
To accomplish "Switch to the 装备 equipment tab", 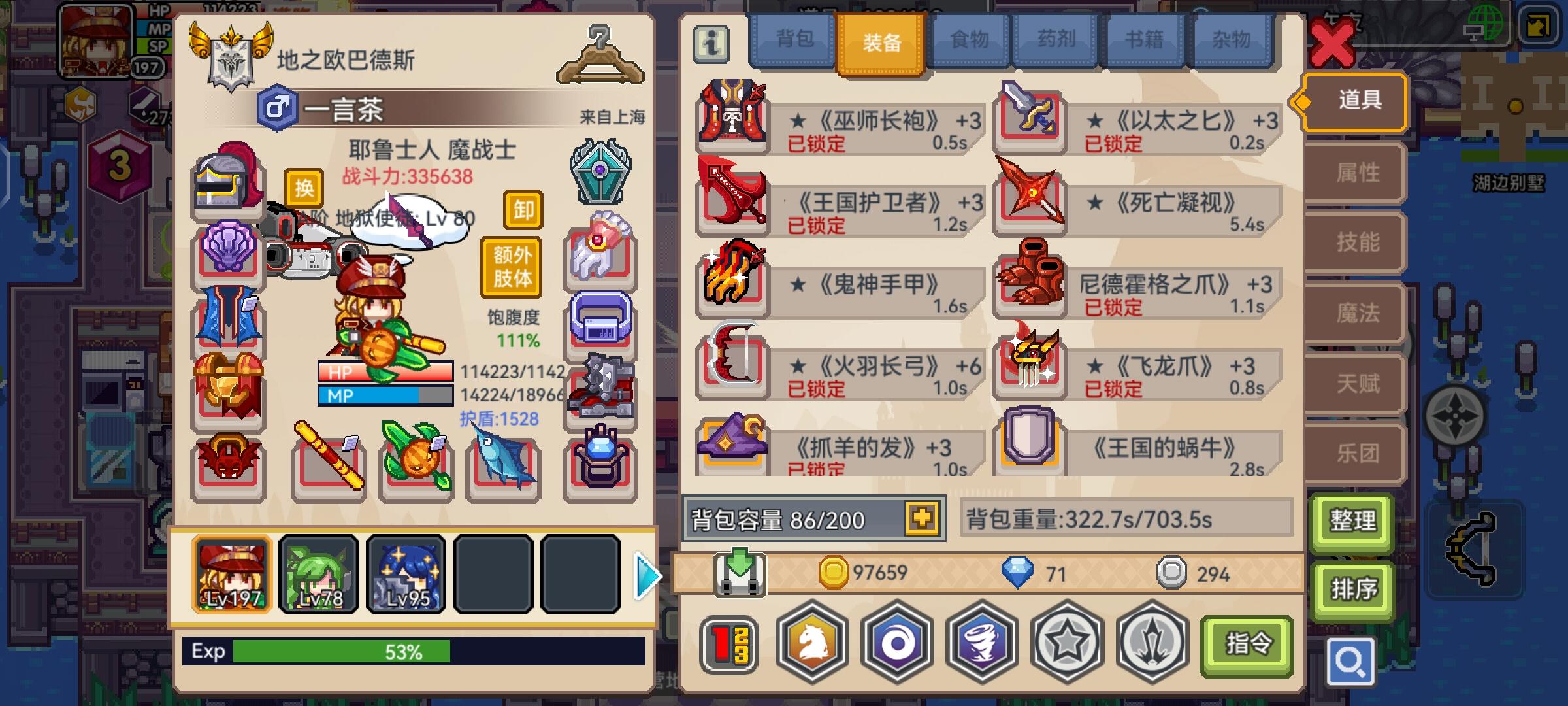I will [x=881, y=41].
